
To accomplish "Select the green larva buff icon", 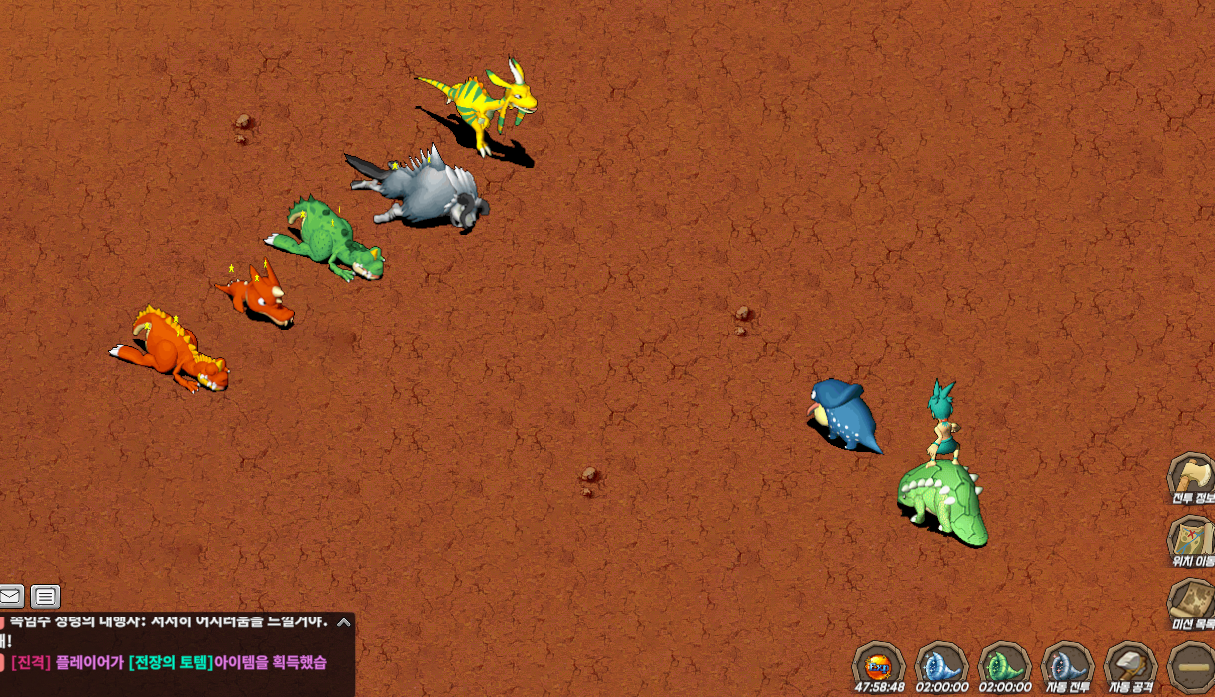I will tap(1004, 665).
